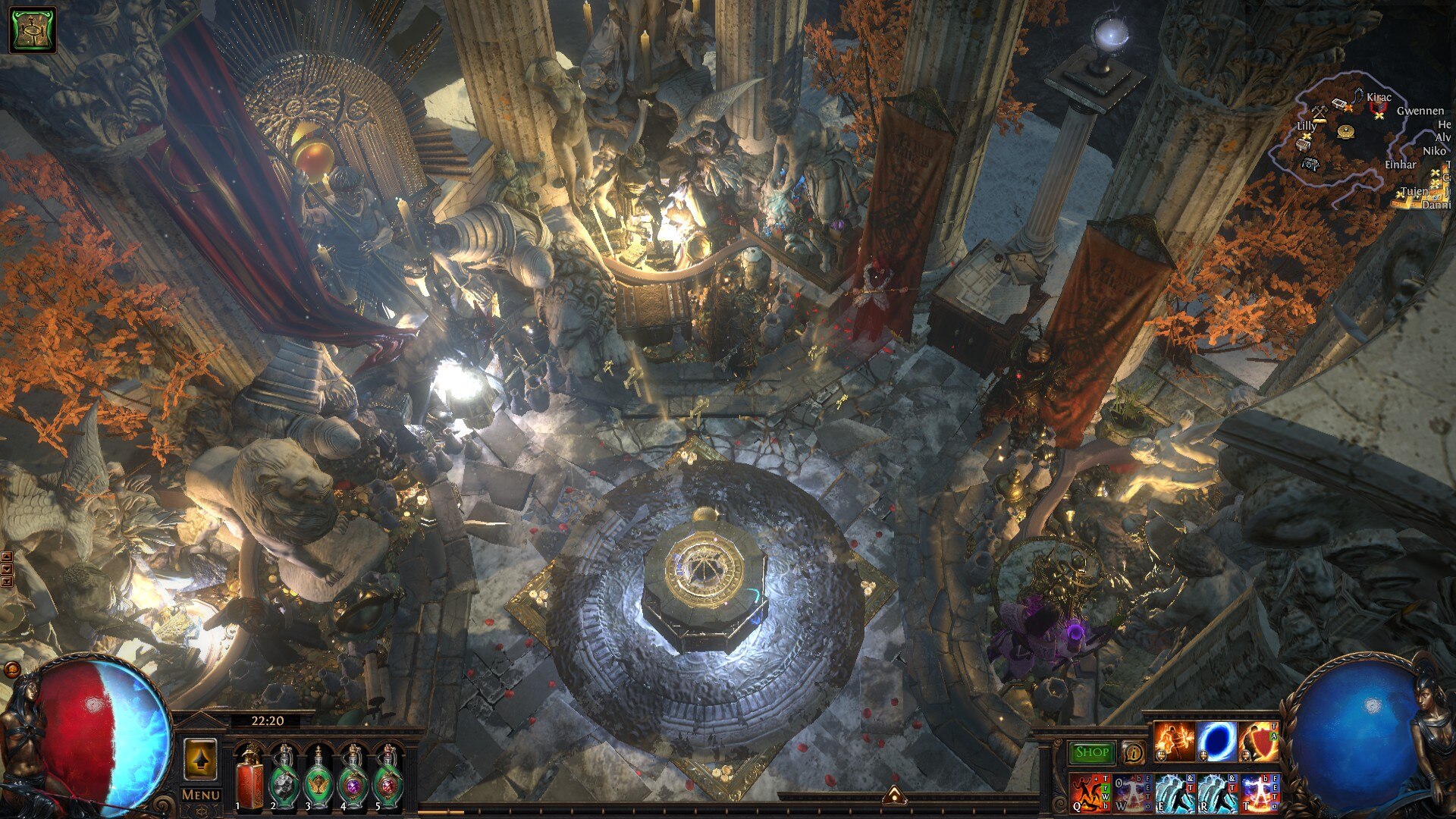Image resolution: width=1456 pixels, height=819 pixels.
Task: Open the Menu button
Action: (201, 795)
